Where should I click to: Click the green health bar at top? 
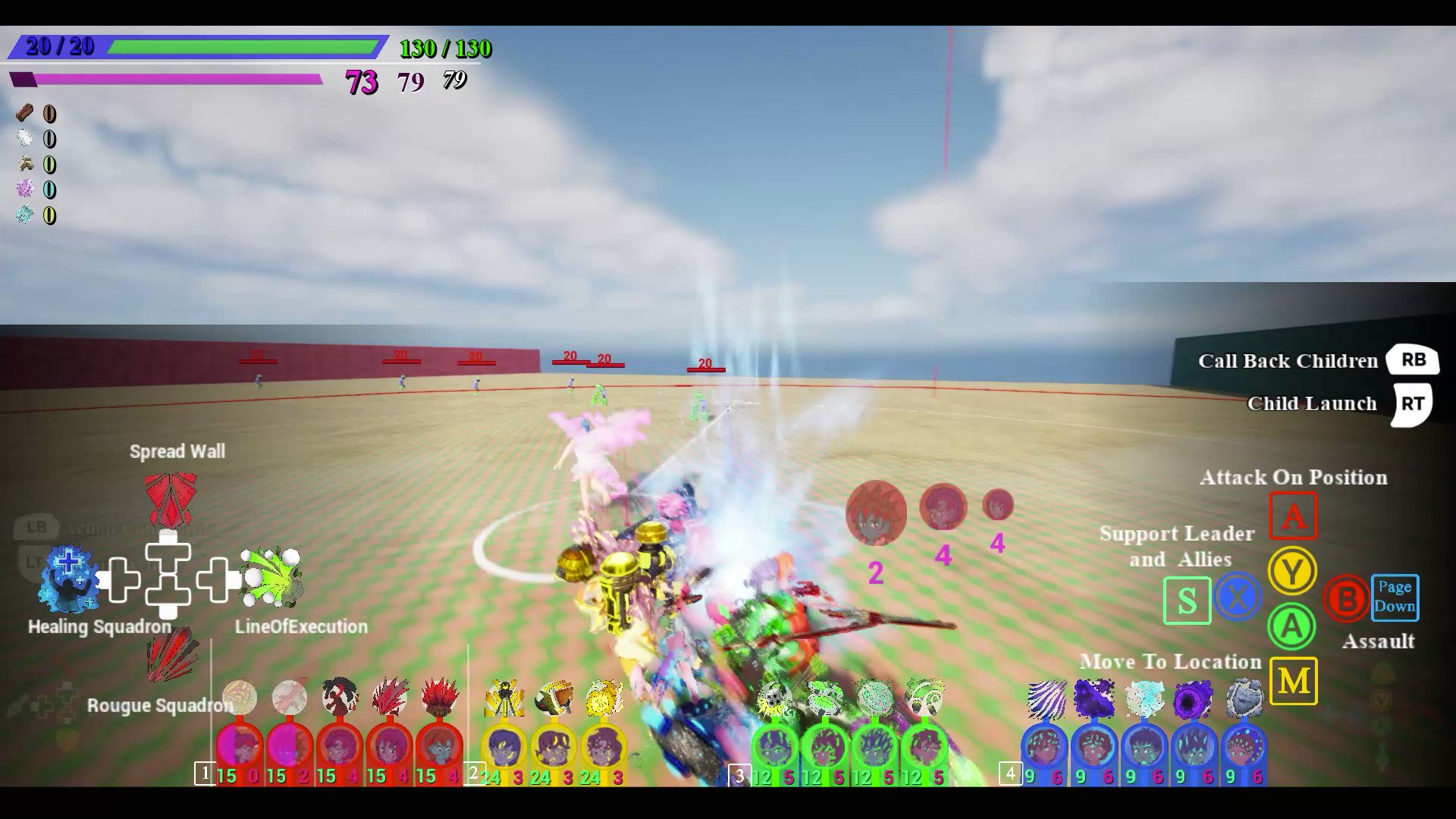click(x=244, y=47)
